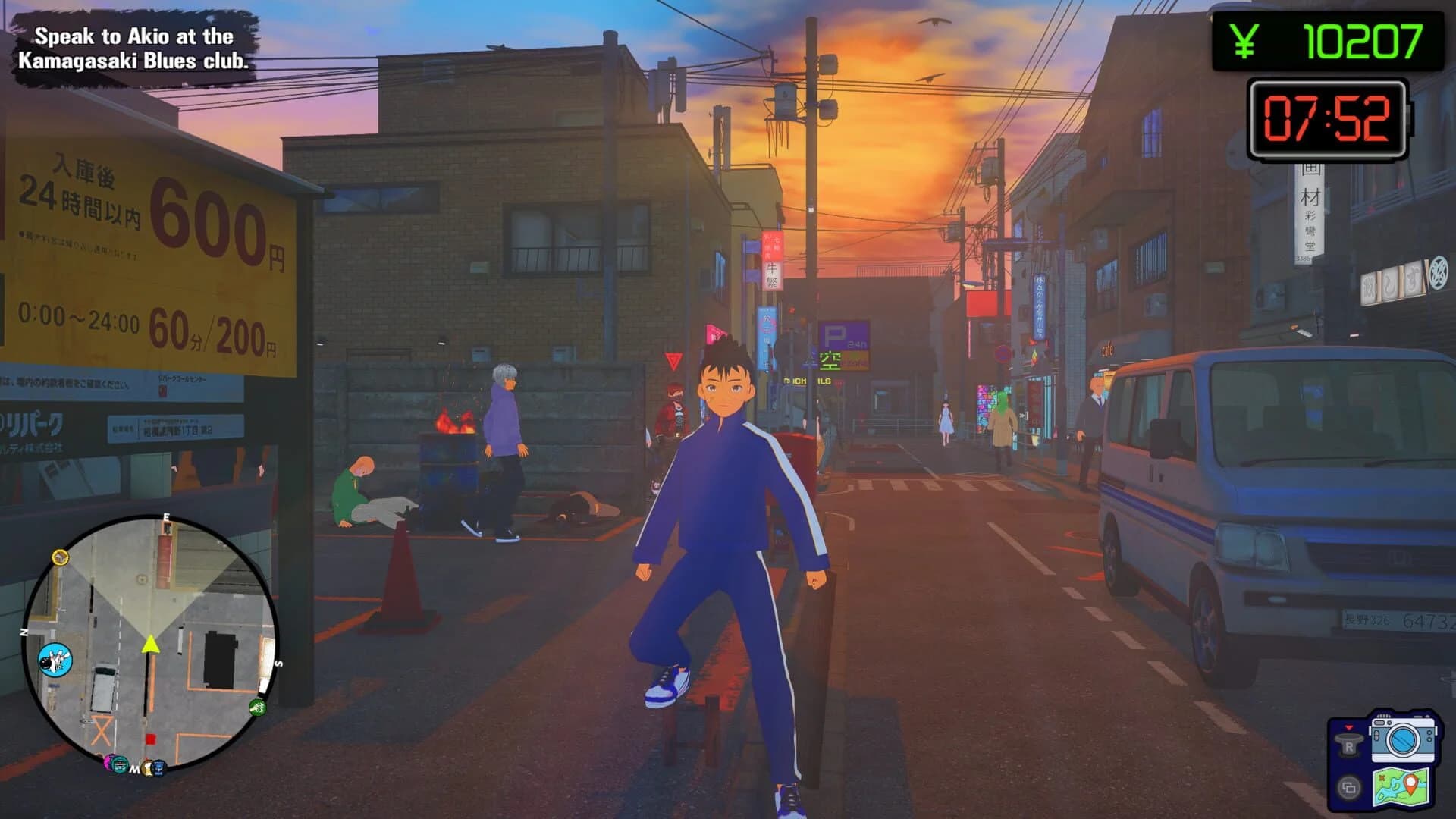Image resolution: width=1456 pixels, height=819 pixels.
Task: Click the red chevron above the R-stick icon
Action: tap(1348, 728)
